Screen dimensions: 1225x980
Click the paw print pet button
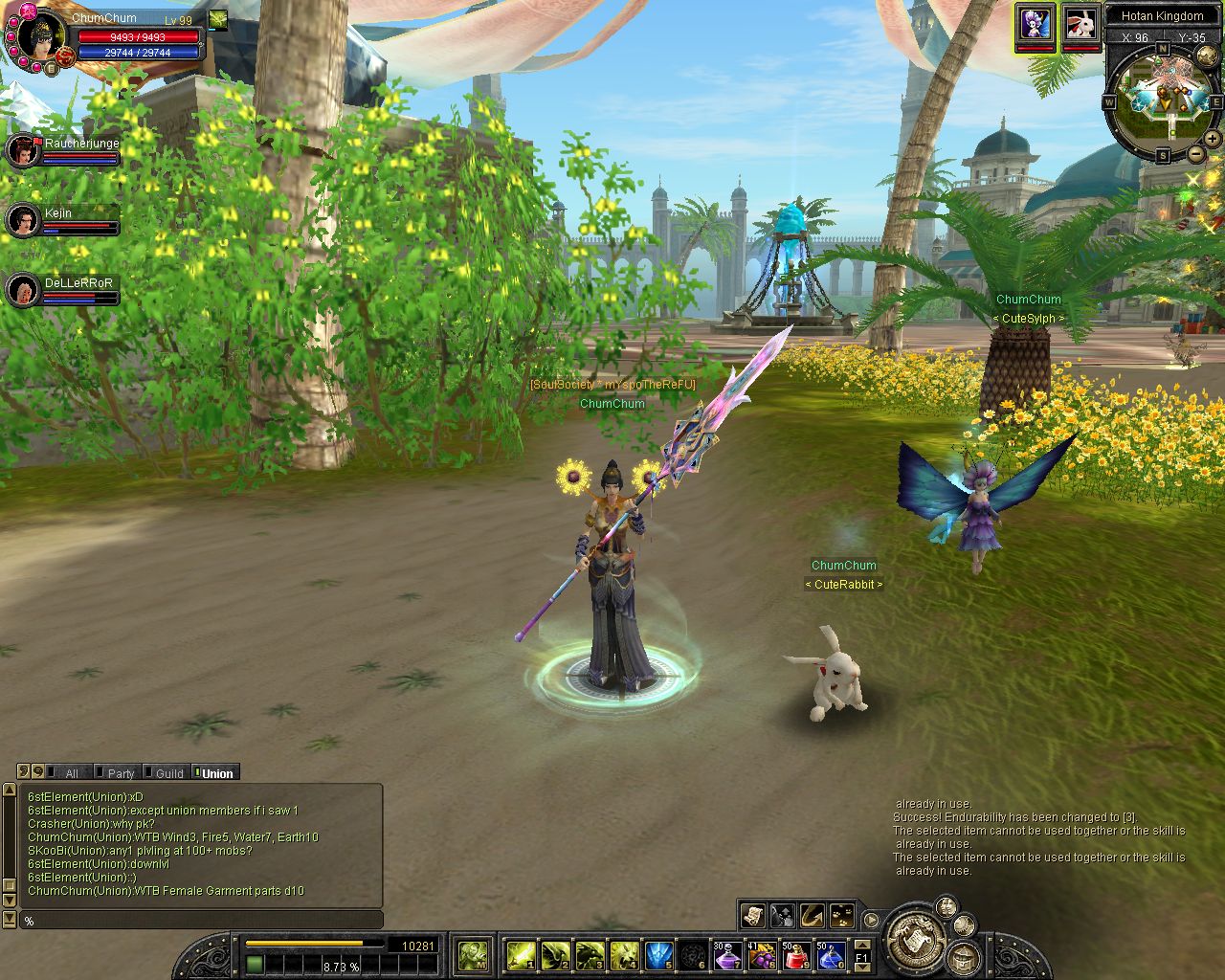tap(842, 916)
